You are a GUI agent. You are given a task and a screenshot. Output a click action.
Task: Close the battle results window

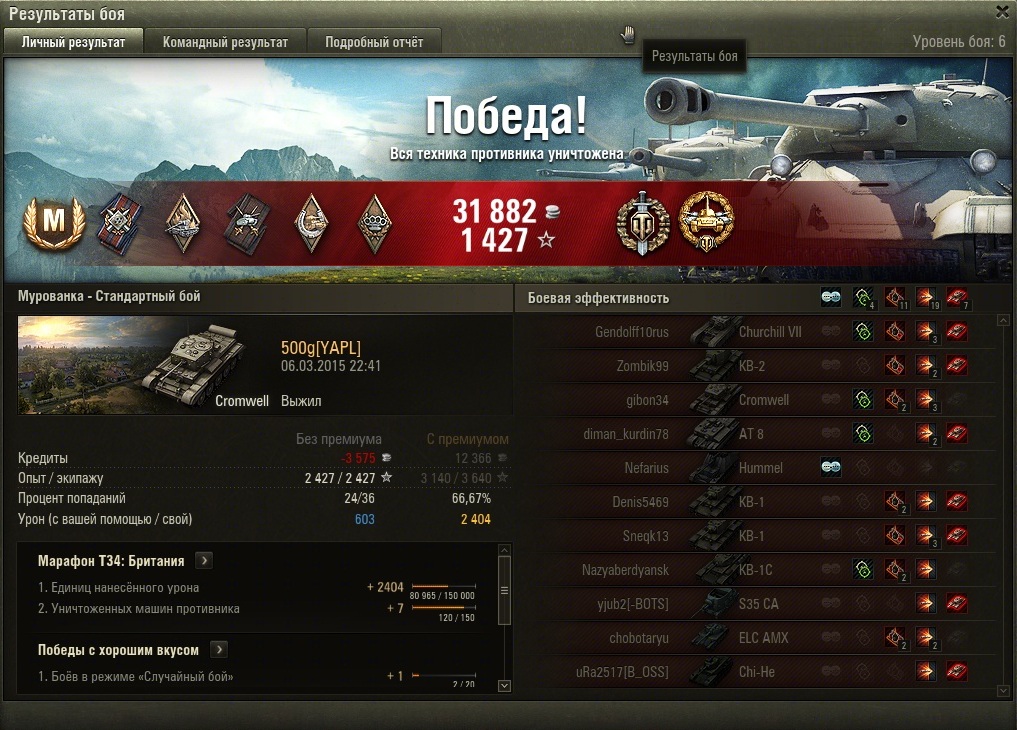(1002, 12)
